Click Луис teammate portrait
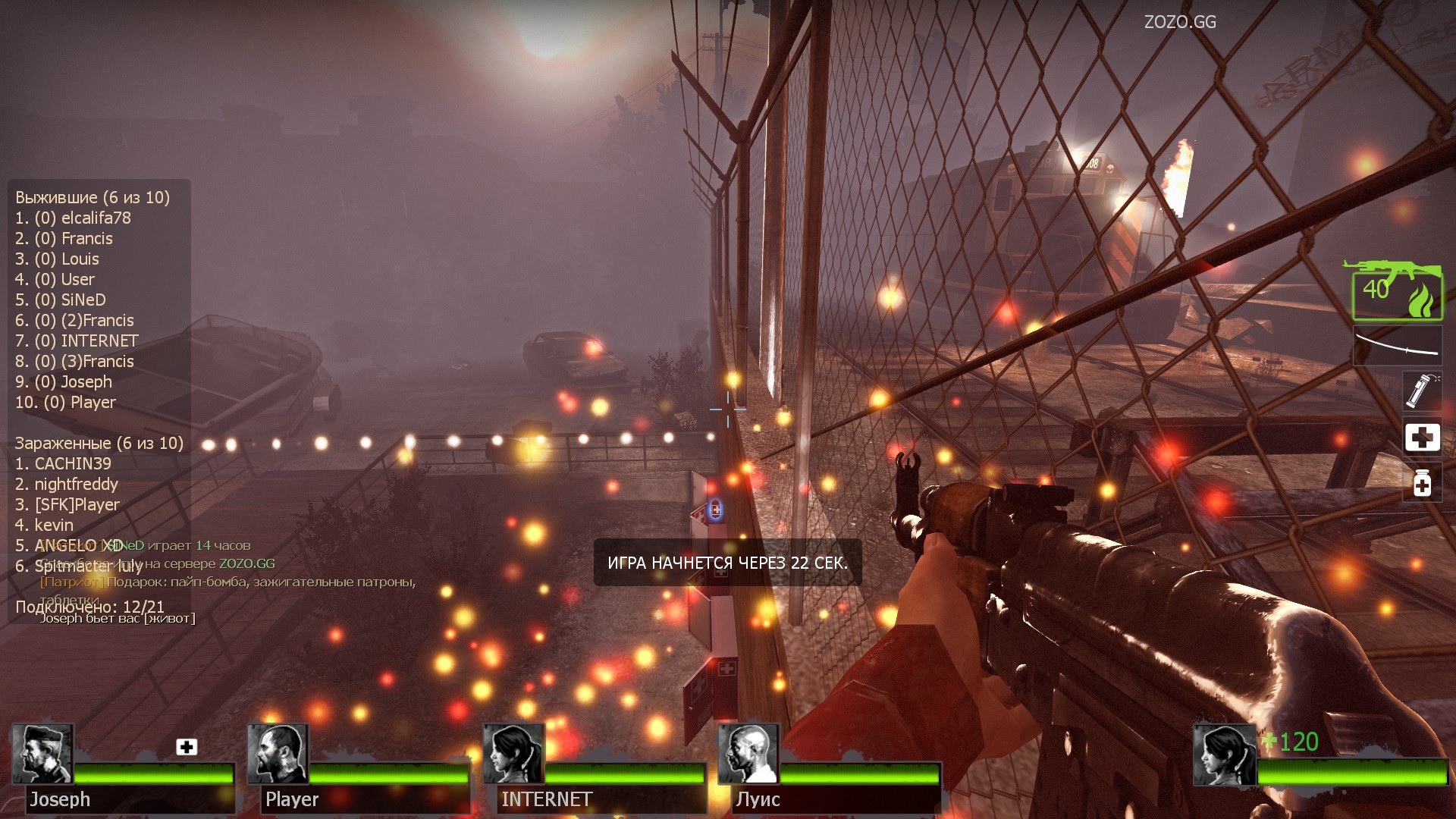1456x819 pixels. click(748, 754)
